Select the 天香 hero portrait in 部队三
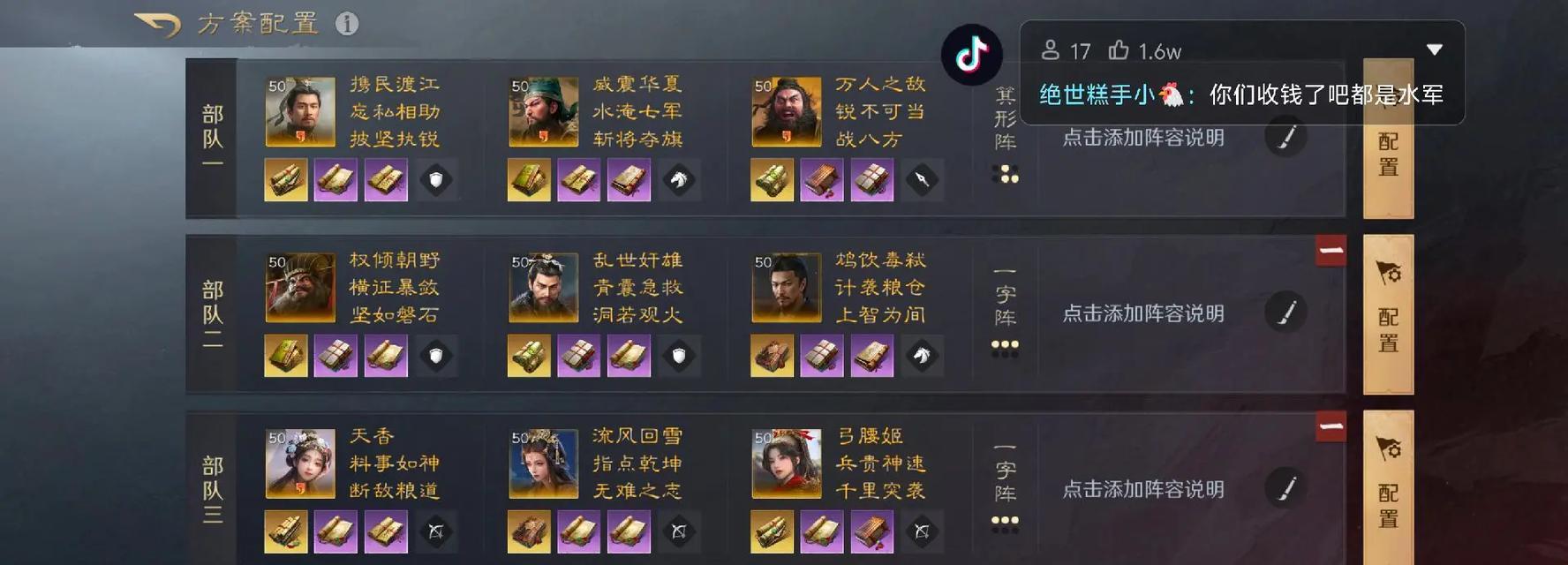Screen dimensions: 1568x565 (x=300, y=463)
